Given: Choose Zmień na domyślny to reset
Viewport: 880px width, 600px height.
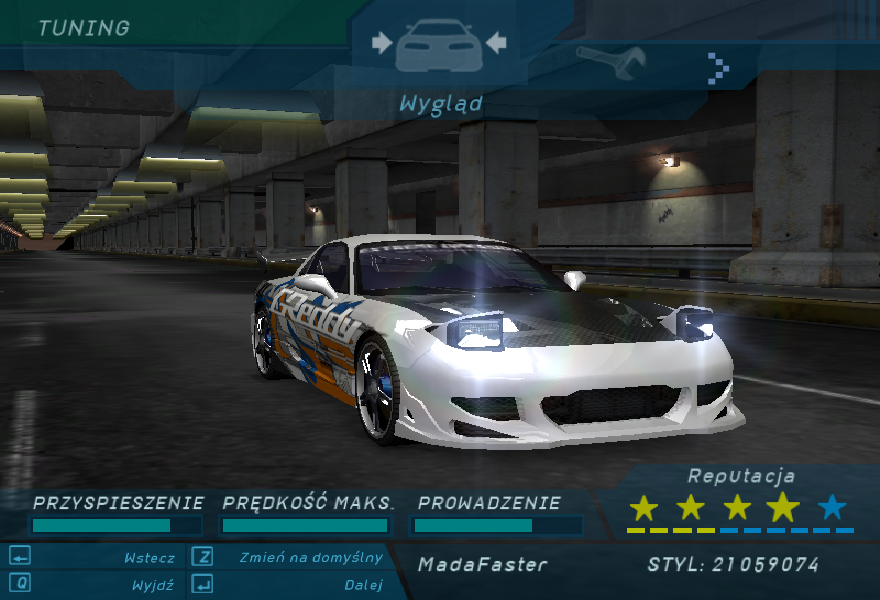Looking at the screenshot, I should pyautogui.click(x=311, y=558).
